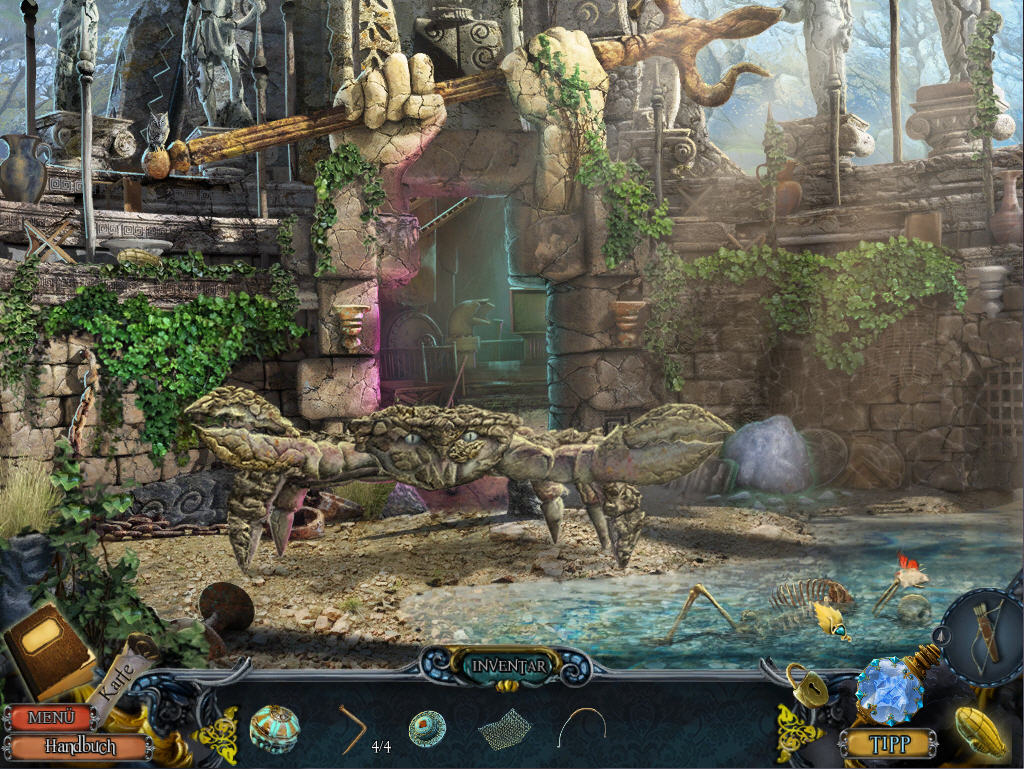Screen dimensions: 1024x769
Task: Click the golden airship icon
Action: click(979, 732)
